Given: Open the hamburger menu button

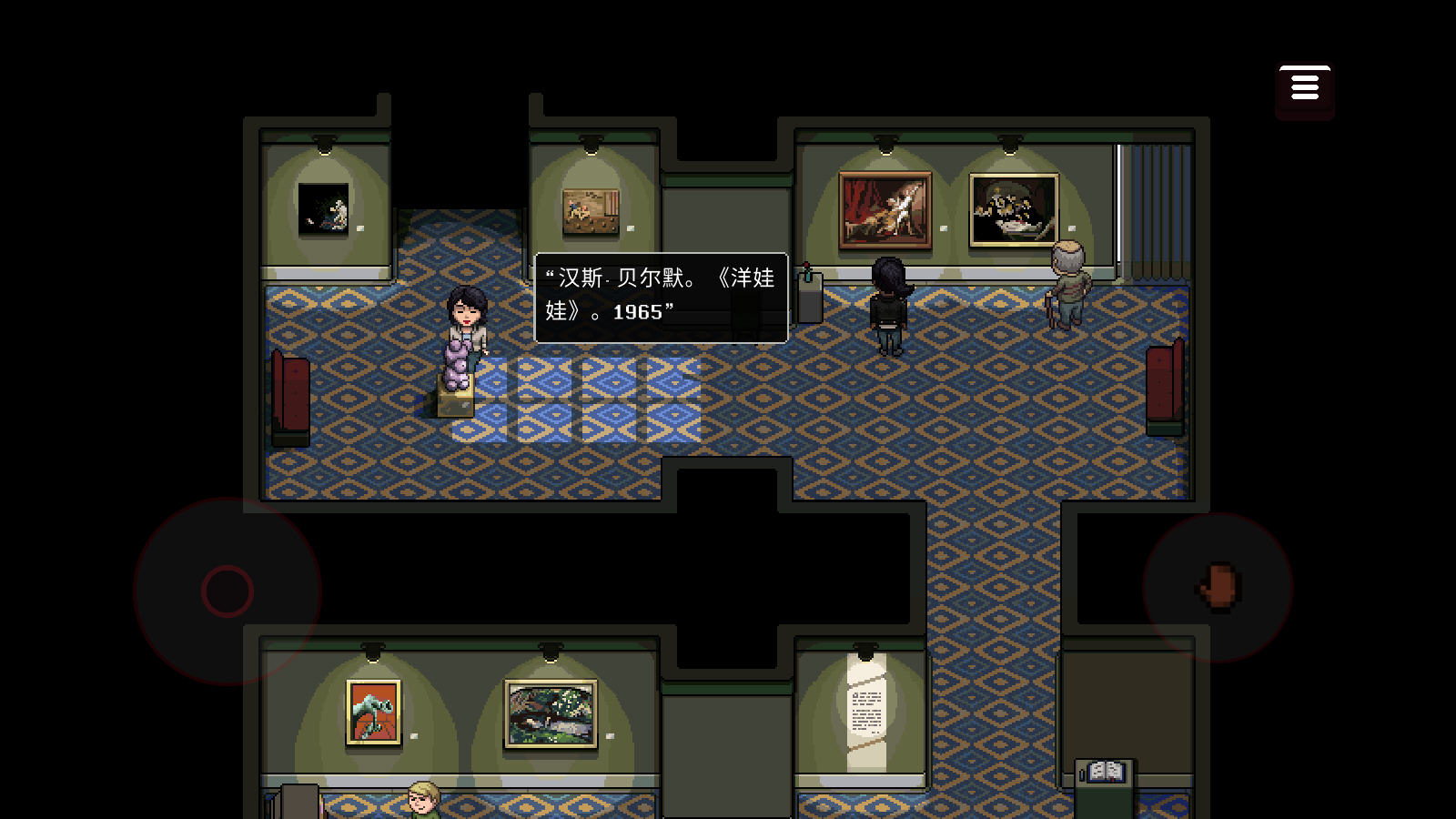Looking at the screenshot, I should (1304, 88).
